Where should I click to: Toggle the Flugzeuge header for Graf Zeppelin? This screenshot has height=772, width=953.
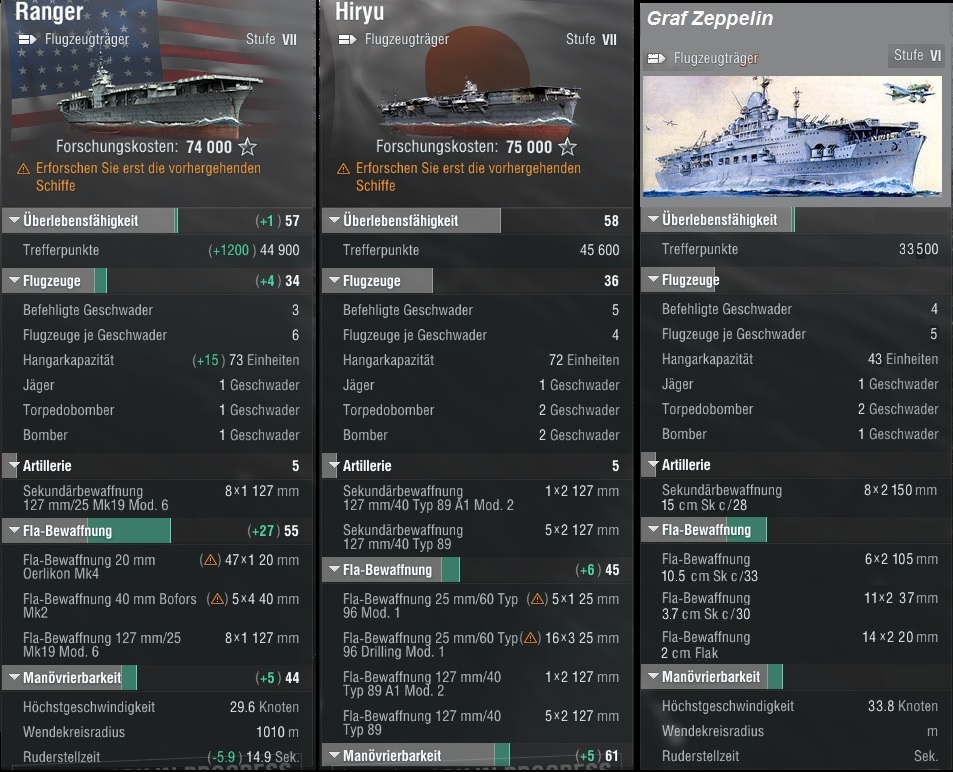coord(690,280)
